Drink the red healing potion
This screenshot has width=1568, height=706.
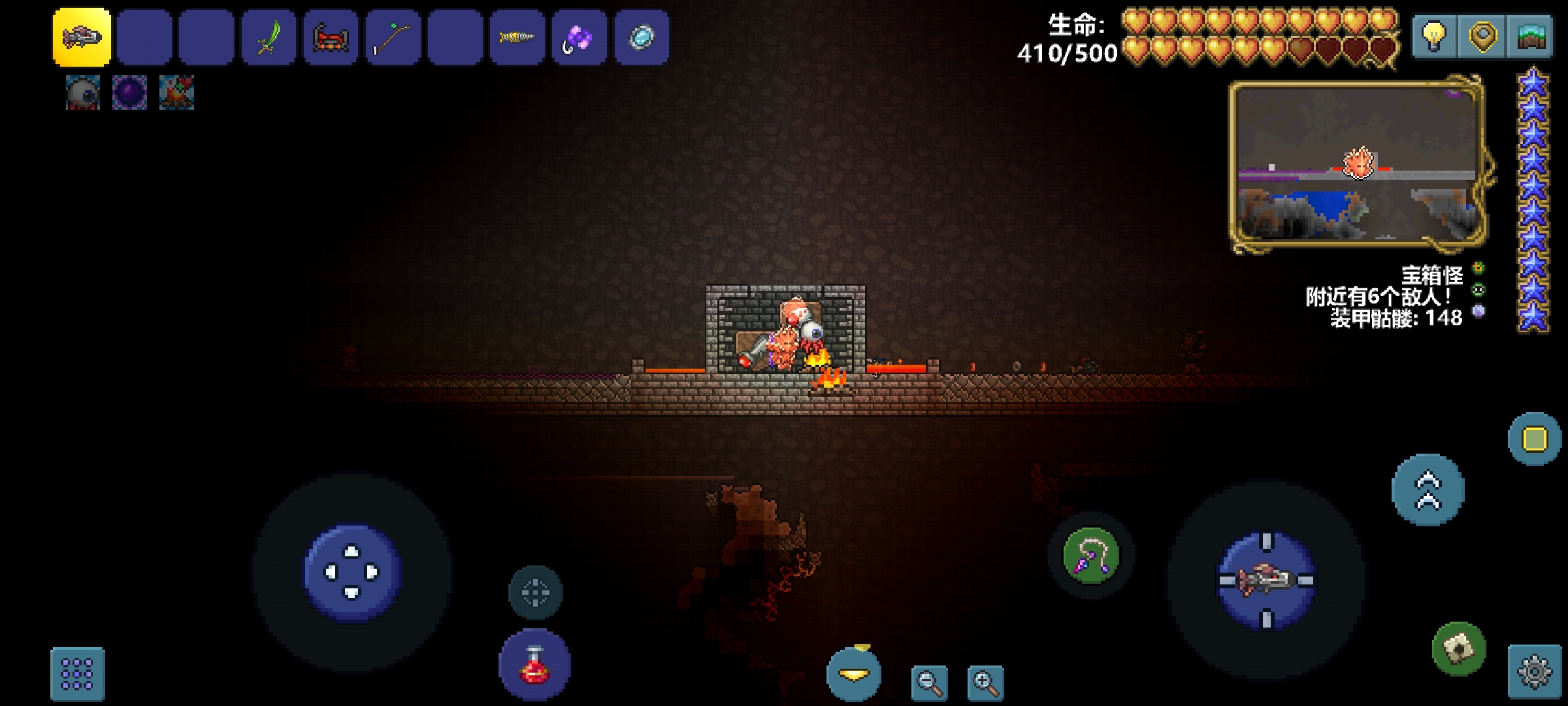[x=535, y=665]
